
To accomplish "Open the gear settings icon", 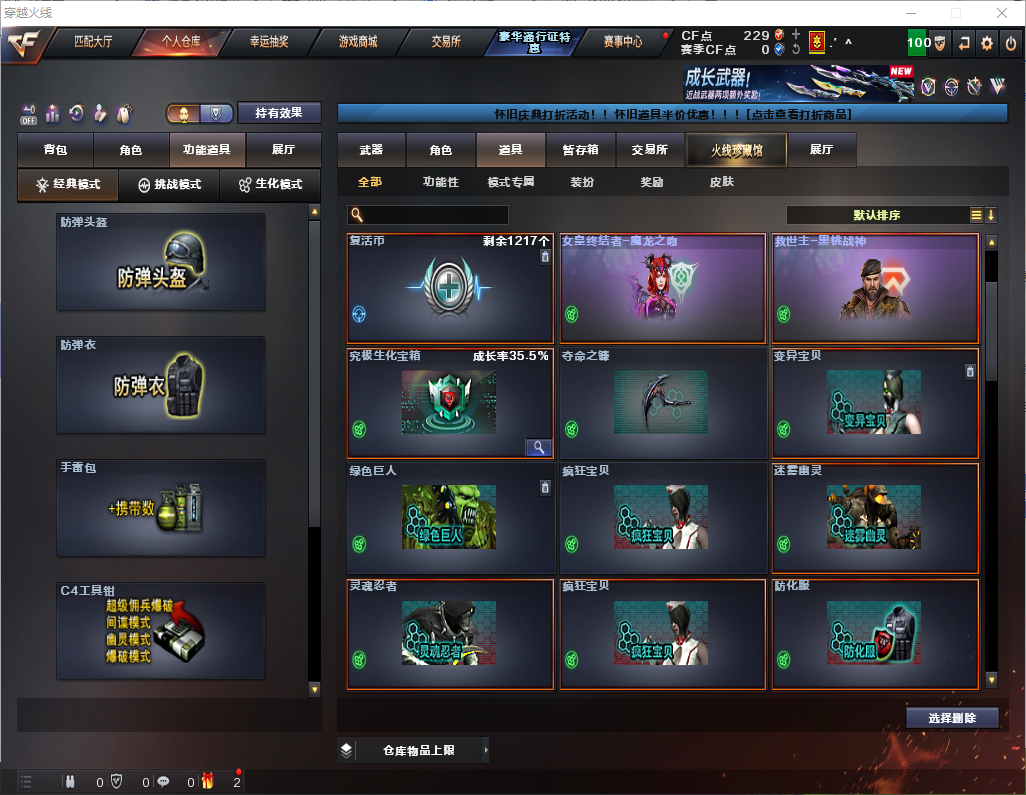I will (x=987, y=43).
